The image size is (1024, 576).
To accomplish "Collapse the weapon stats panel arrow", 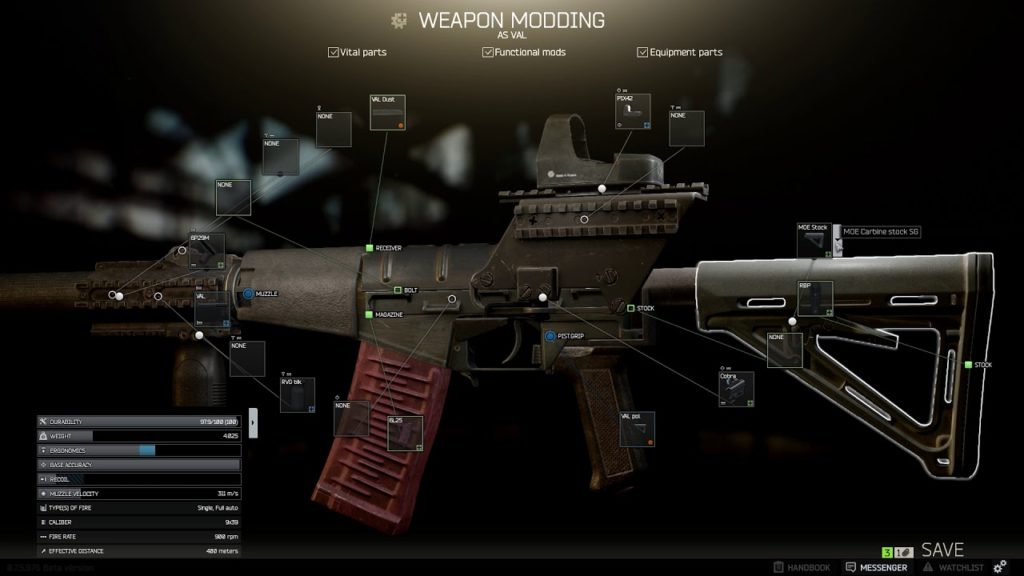I will pyautogui.click(x=253, y=422).
